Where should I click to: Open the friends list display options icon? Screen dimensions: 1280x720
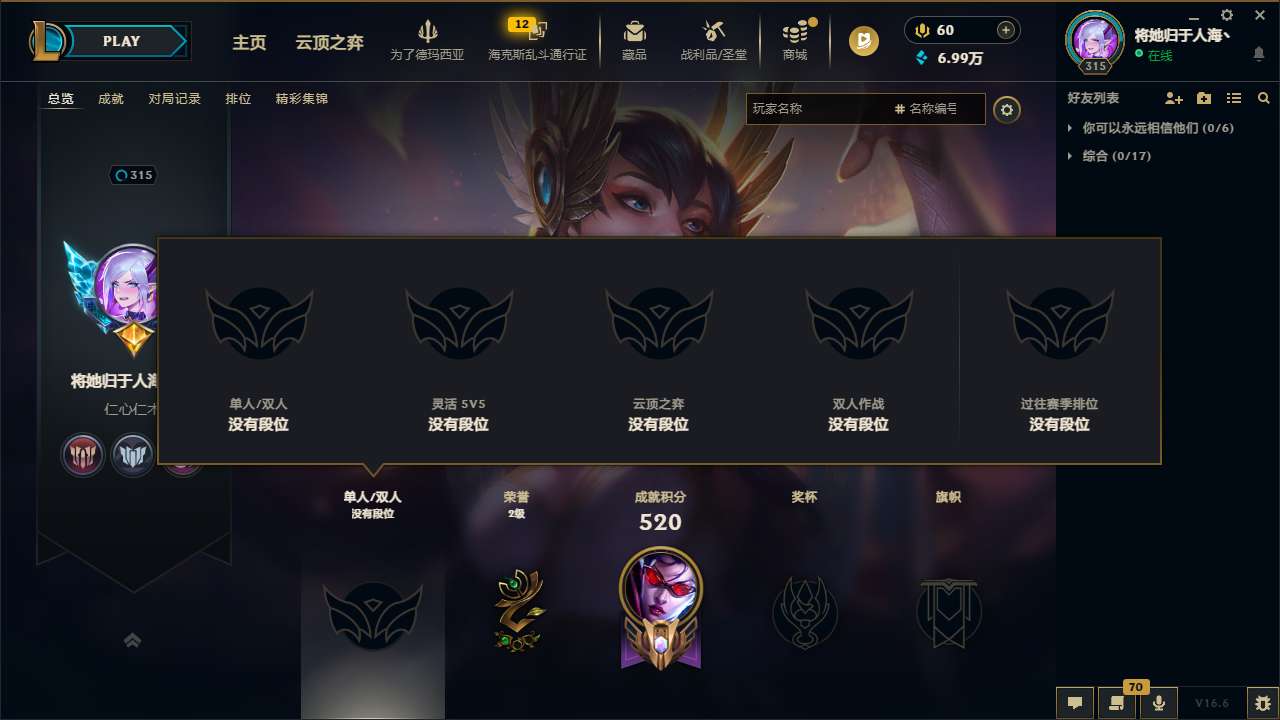(1234, 98)
